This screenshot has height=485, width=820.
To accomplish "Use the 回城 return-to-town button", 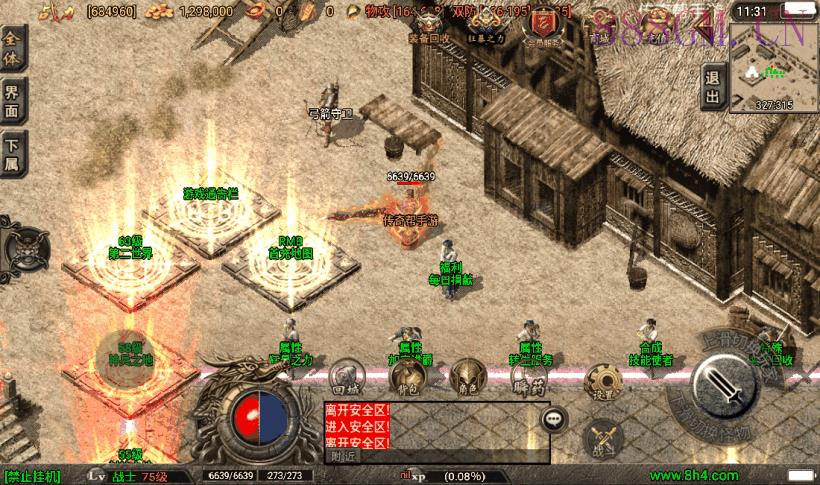I will click(344, 377).
